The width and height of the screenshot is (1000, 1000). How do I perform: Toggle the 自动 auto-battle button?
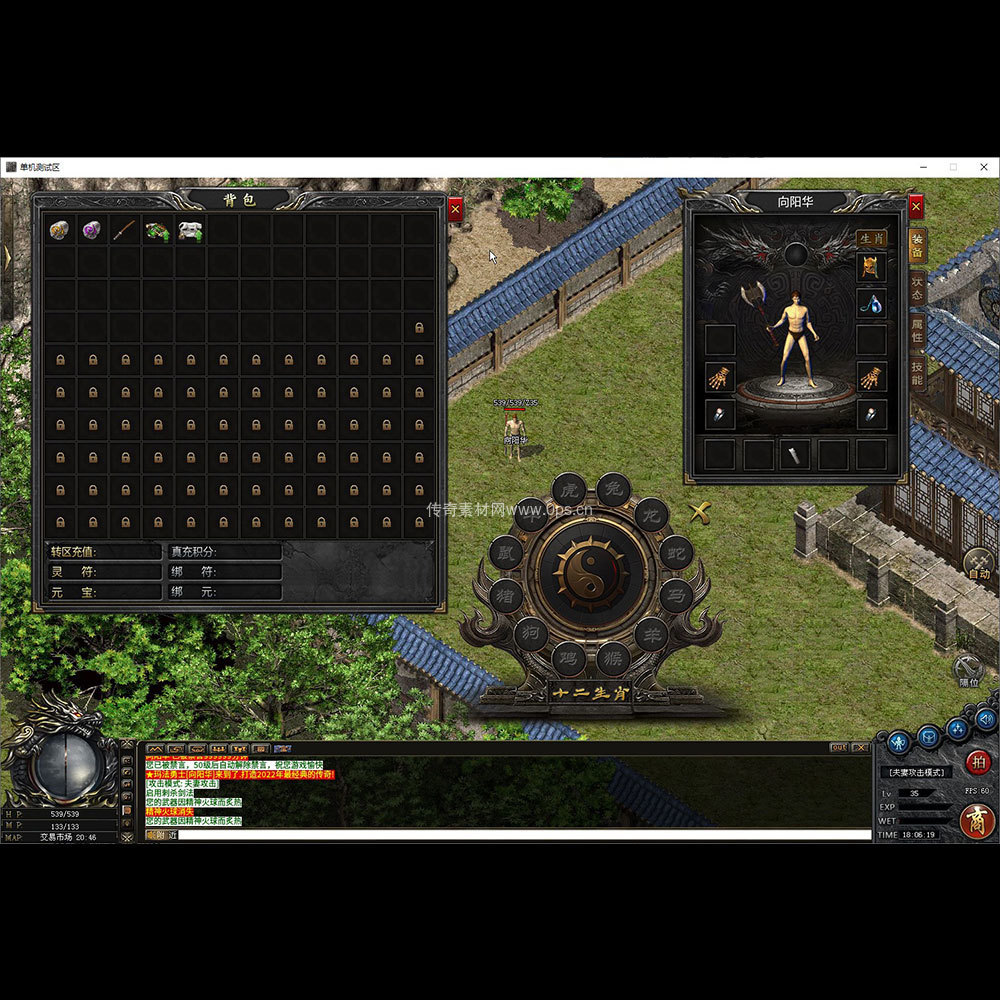coord(978,565)
